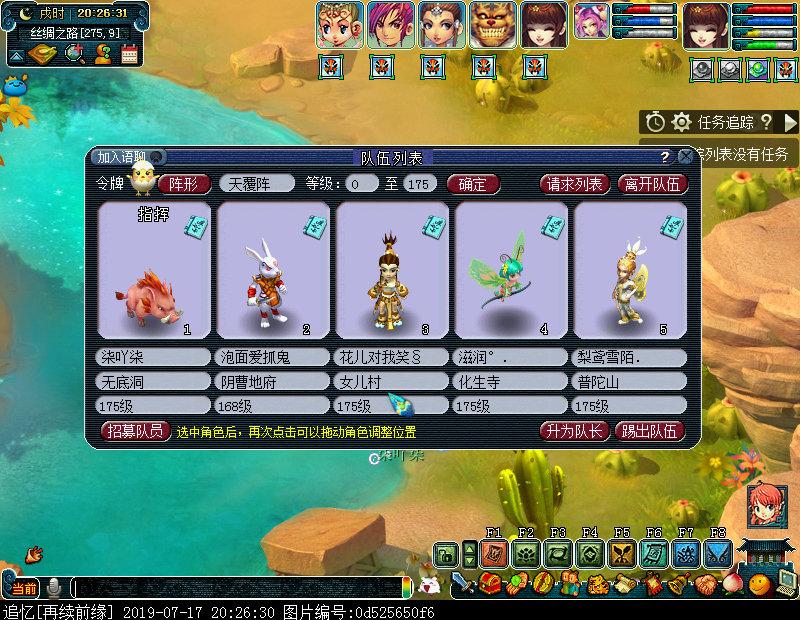This screenshot has height=620, width=800.
Task: Select team member card number 5
Action: [x=630, y=270]
